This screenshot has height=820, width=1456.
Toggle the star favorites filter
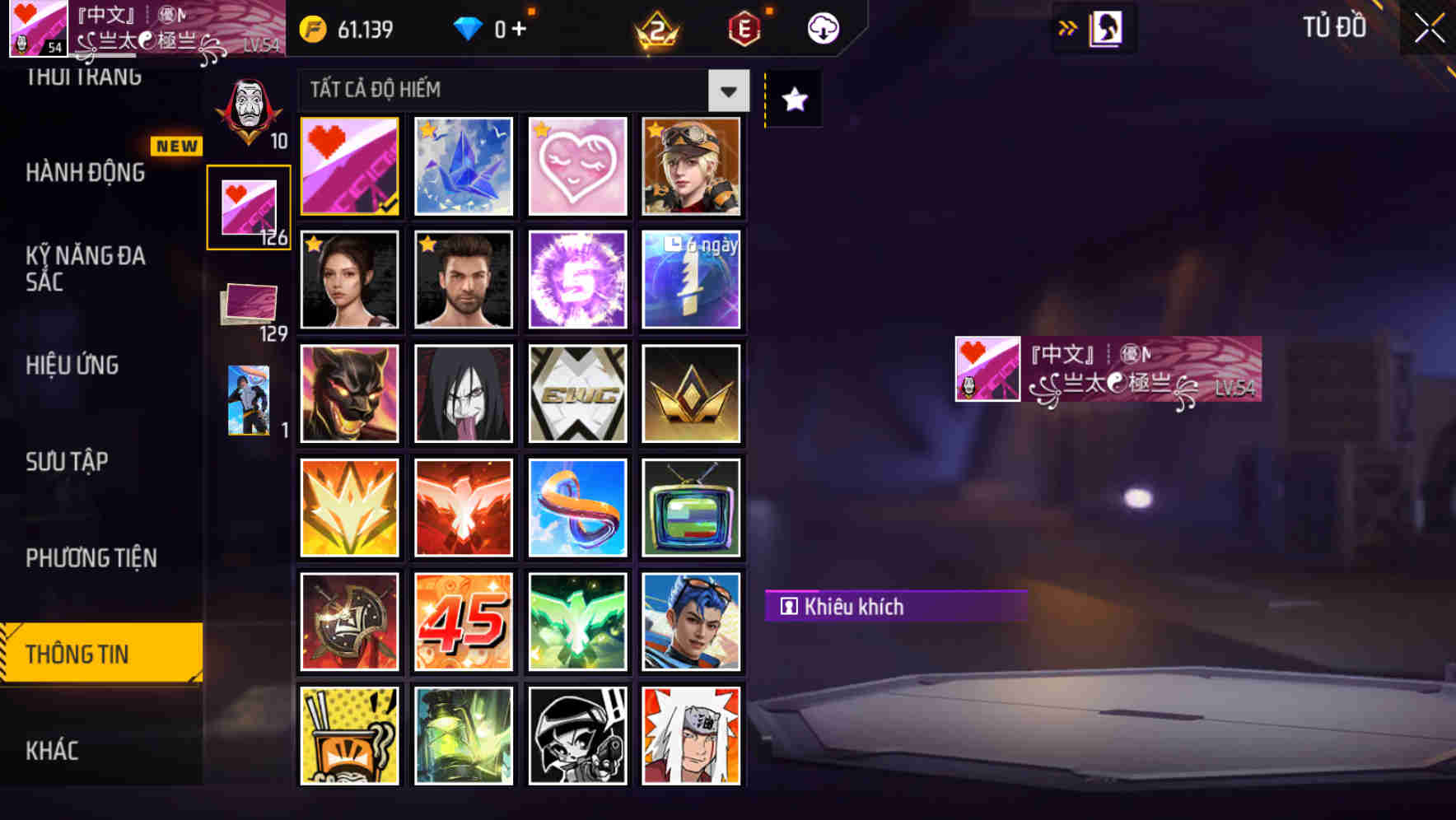[x=792, y=100]
